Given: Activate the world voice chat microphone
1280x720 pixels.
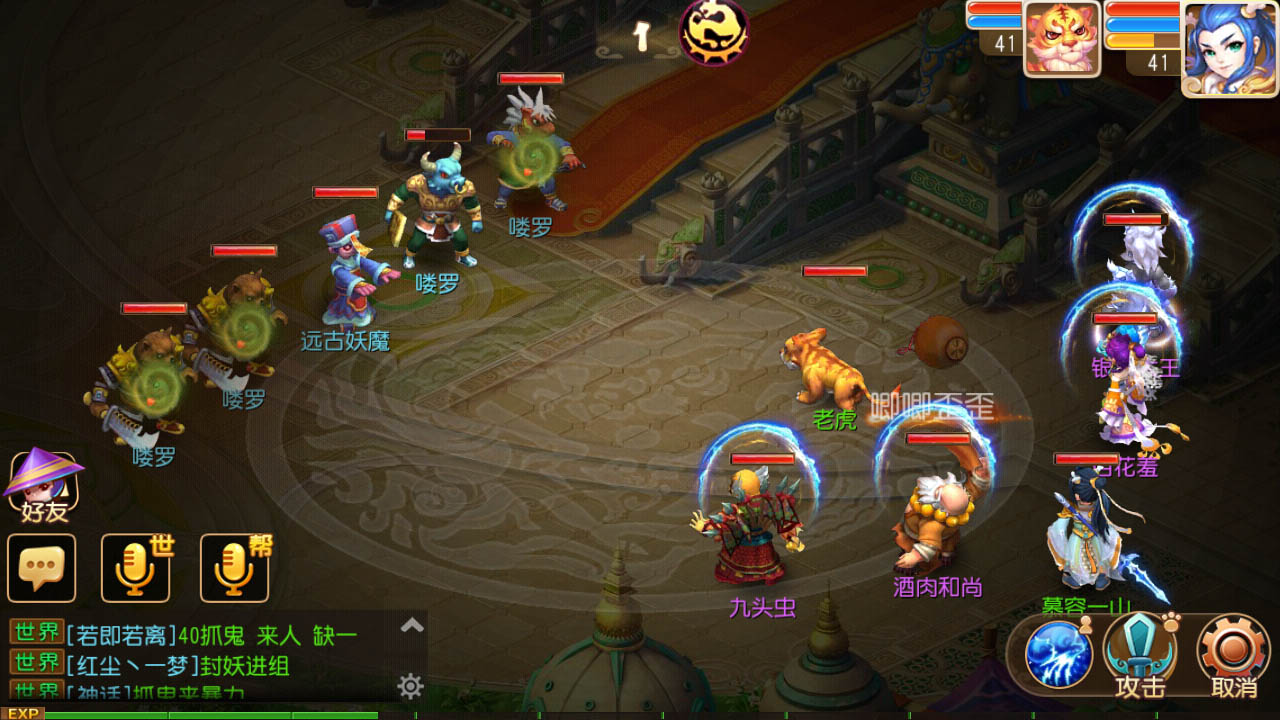Looking at the screenshot, I should click(x=136, y=568).
